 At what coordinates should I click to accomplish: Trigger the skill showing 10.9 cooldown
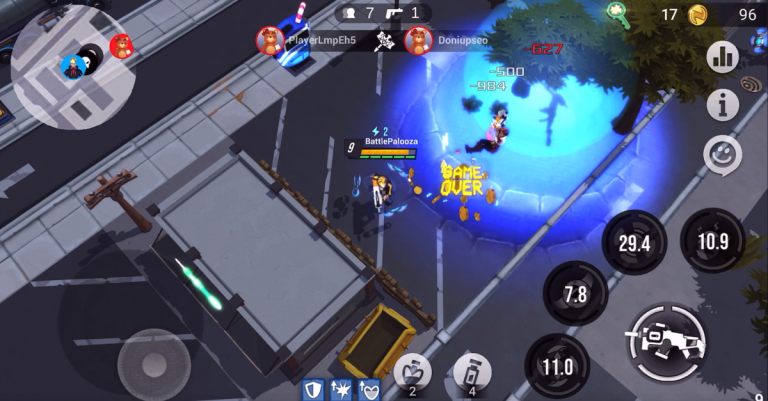(x=712, y=241)
